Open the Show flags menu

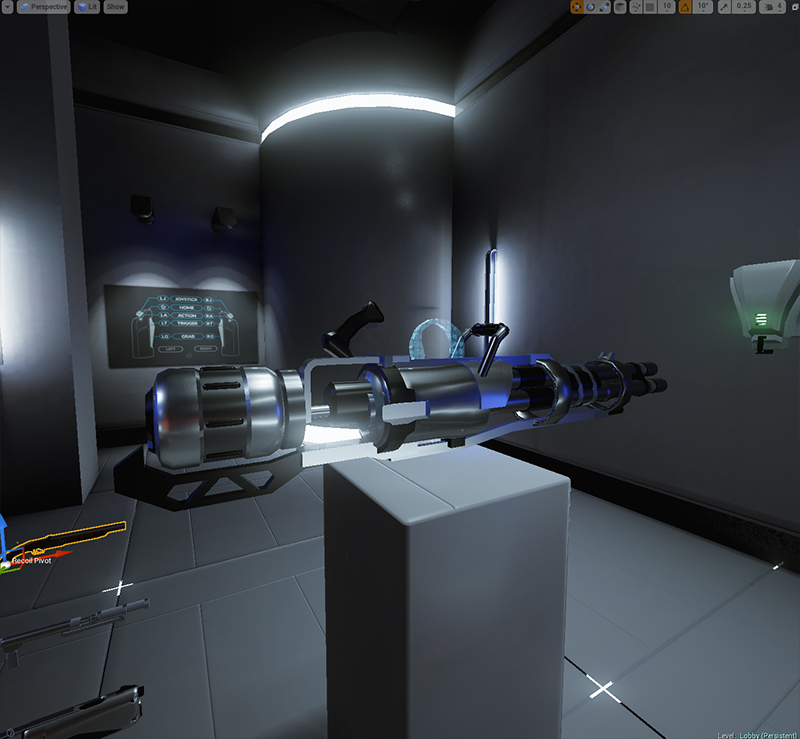click(x=116, y=6)
